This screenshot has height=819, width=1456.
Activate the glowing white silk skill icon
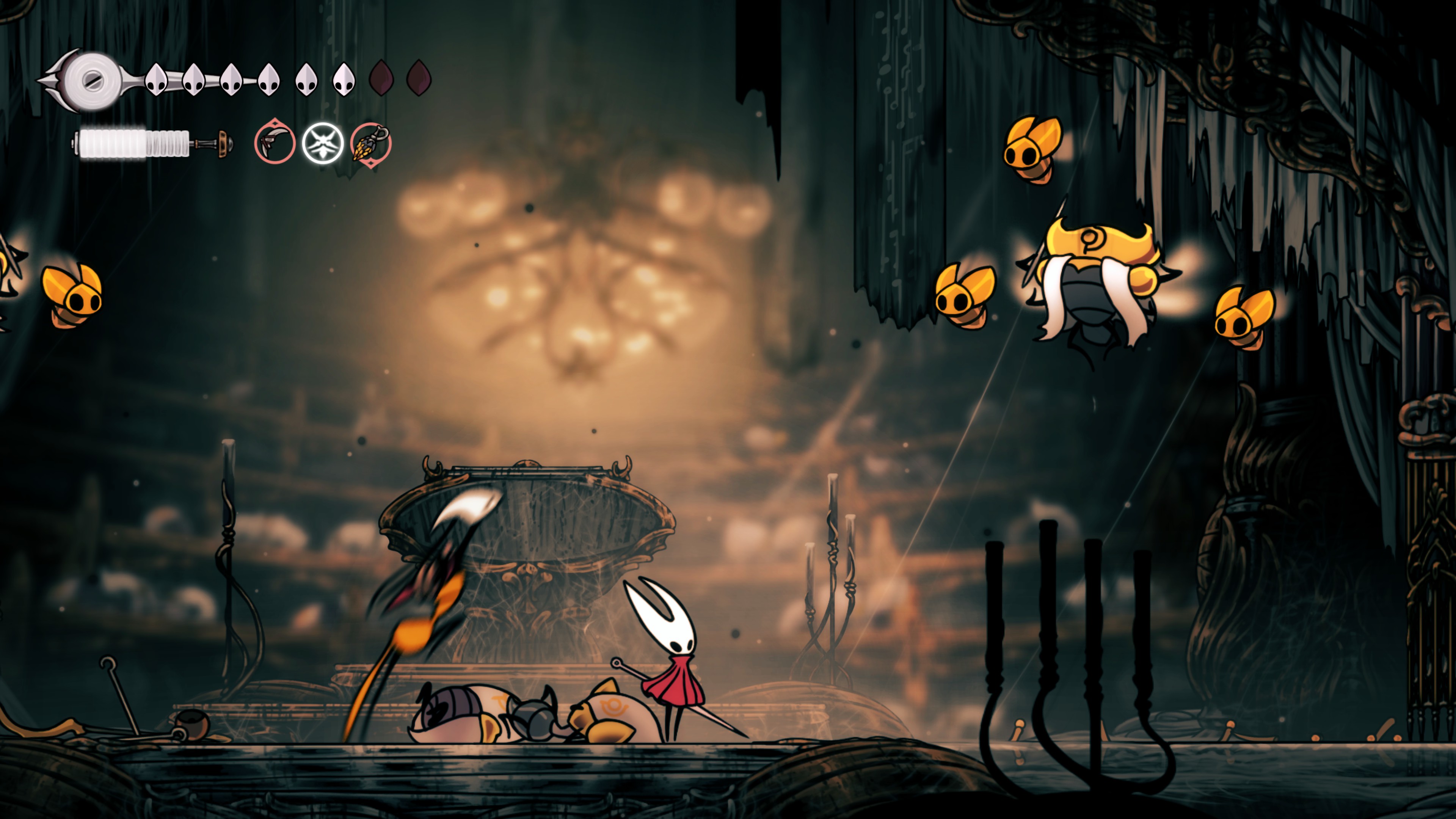pos(323,143)
